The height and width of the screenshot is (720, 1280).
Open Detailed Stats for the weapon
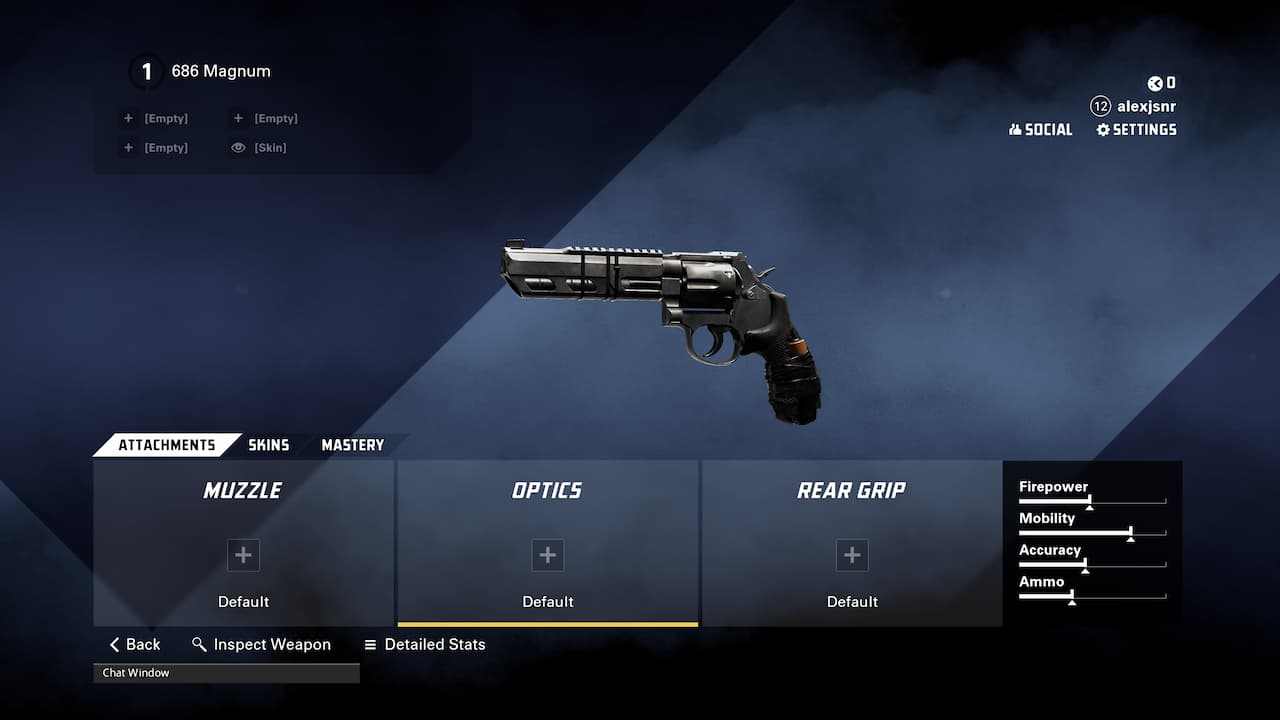[x=425, y=645]
